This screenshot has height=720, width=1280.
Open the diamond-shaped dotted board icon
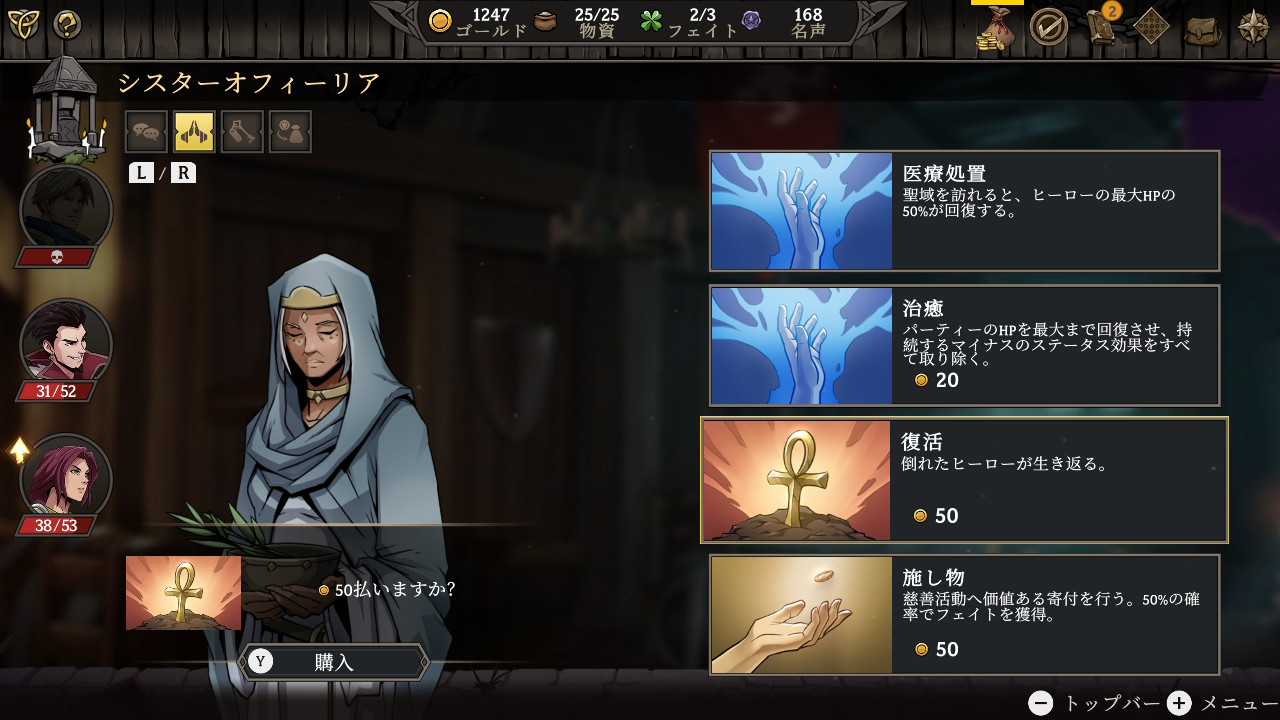[1152, 27]
